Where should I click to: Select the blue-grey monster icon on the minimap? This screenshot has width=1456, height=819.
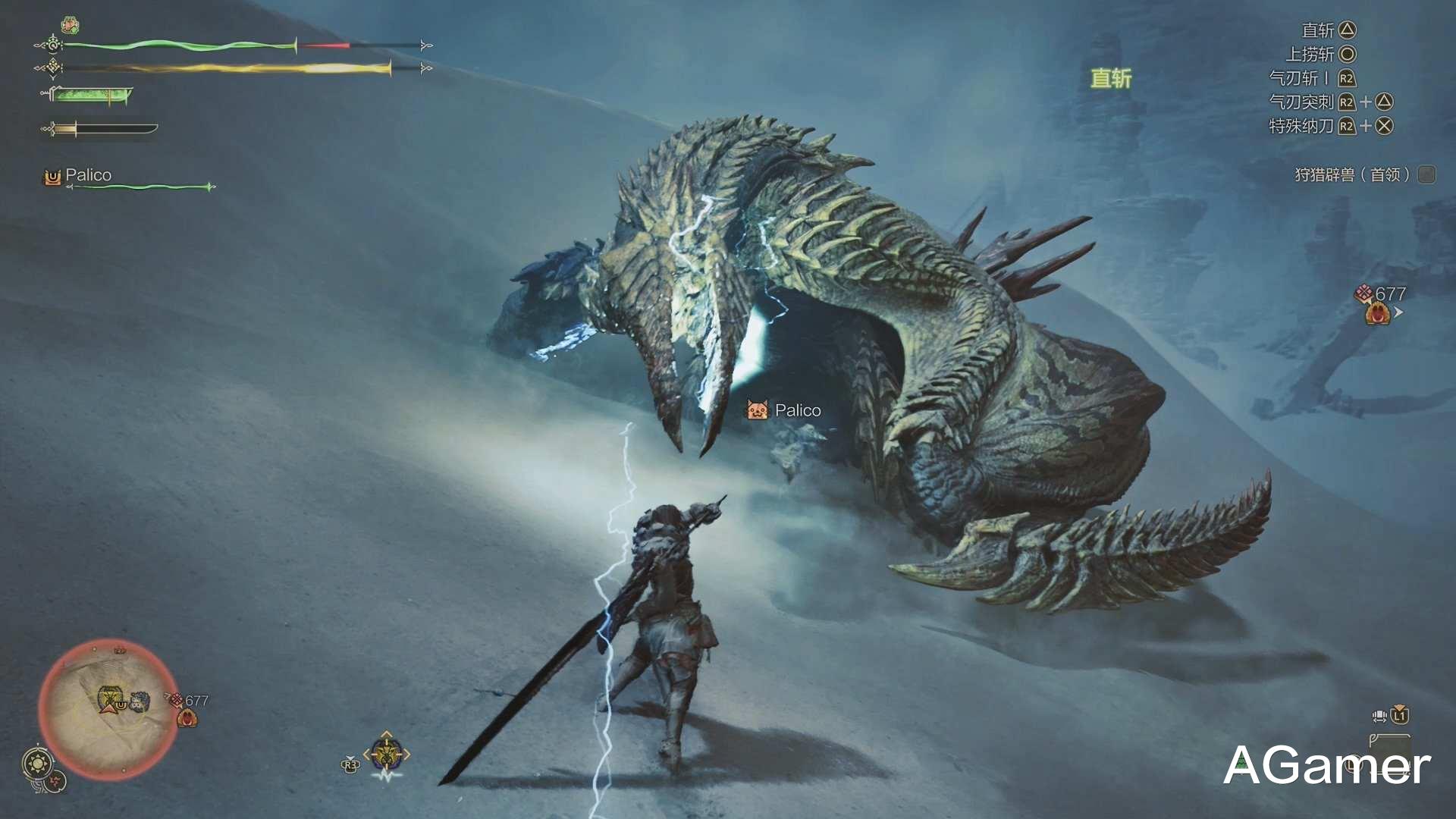[x=139, y=701]
